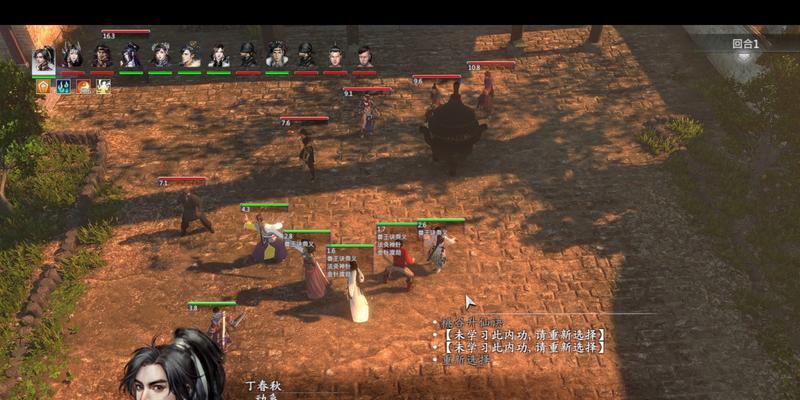800x400 pixels.
Task: Choose the 桃谷升仙诀 inner skill option
Action: [471, 323]
